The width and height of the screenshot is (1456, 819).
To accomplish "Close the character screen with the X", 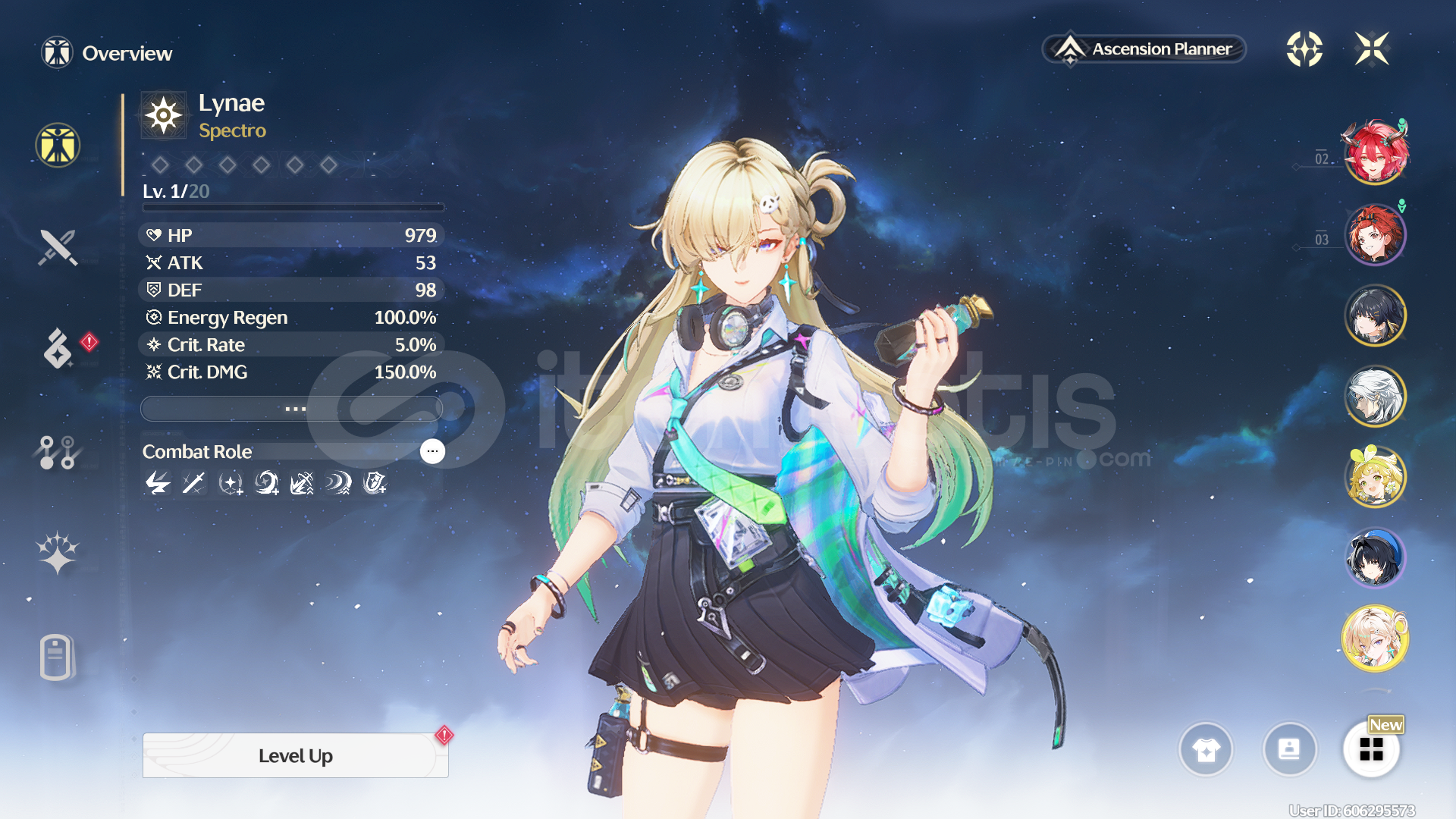I will point(1372,49).
